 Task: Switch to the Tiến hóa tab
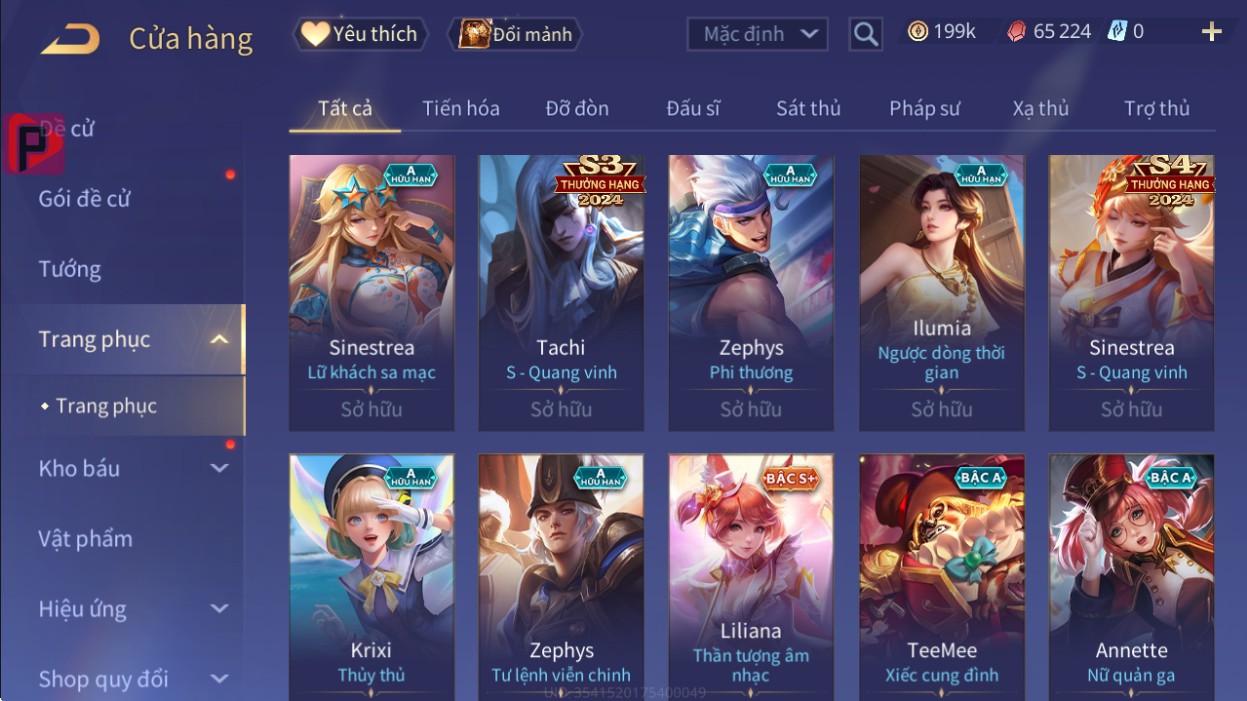(x=460, y=108)
